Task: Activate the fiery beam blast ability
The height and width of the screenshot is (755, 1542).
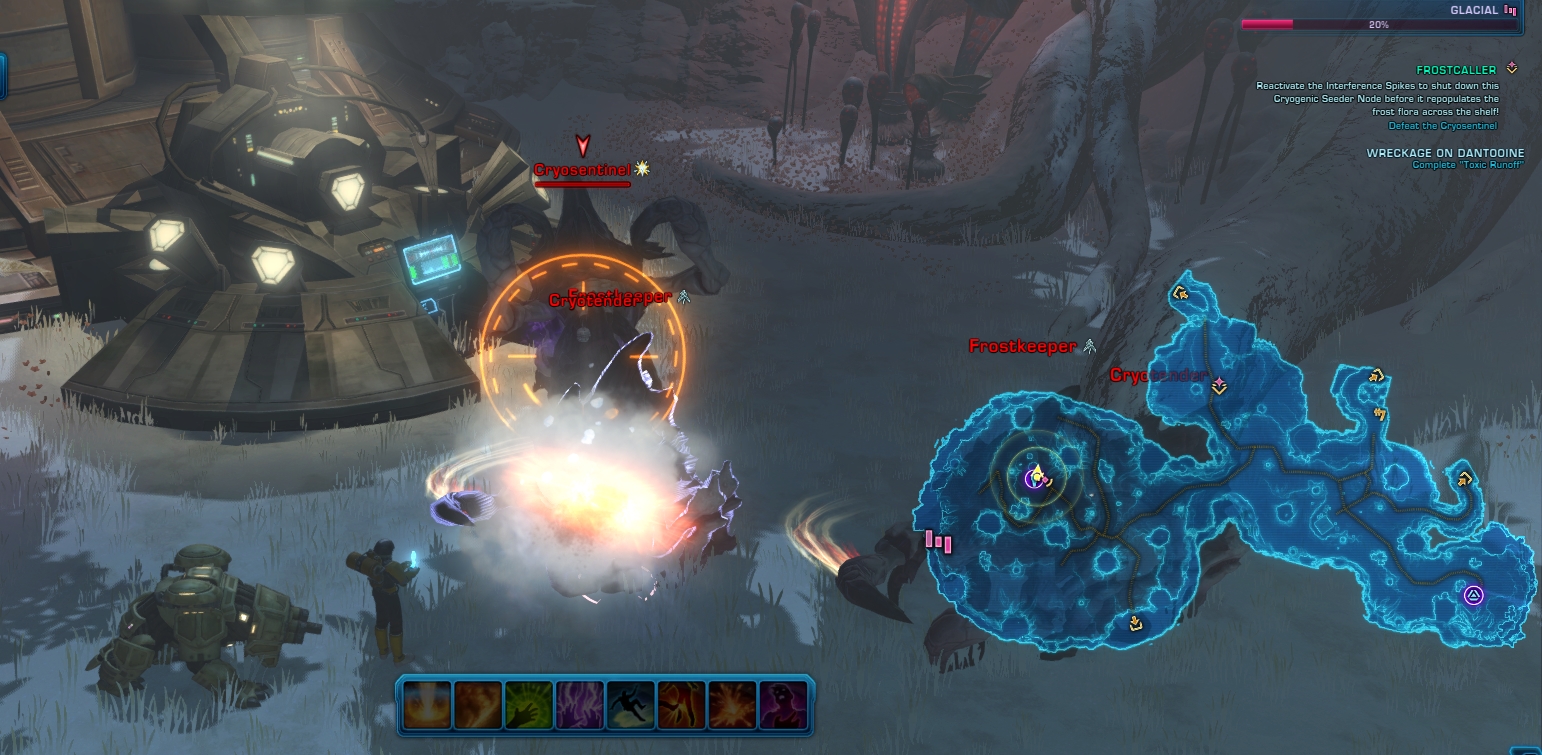Action: tap(429, 704)
